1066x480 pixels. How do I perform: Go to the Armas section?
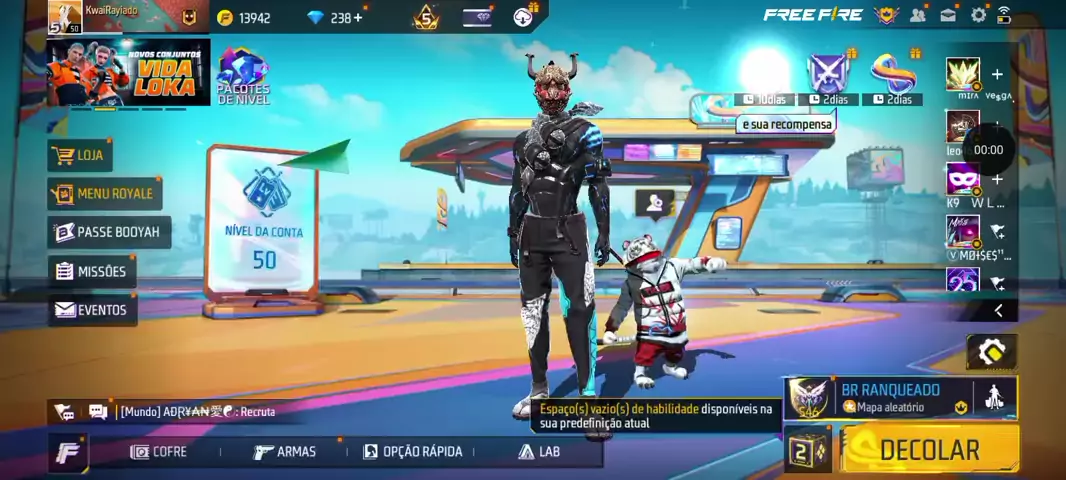(x=286, y=452)
